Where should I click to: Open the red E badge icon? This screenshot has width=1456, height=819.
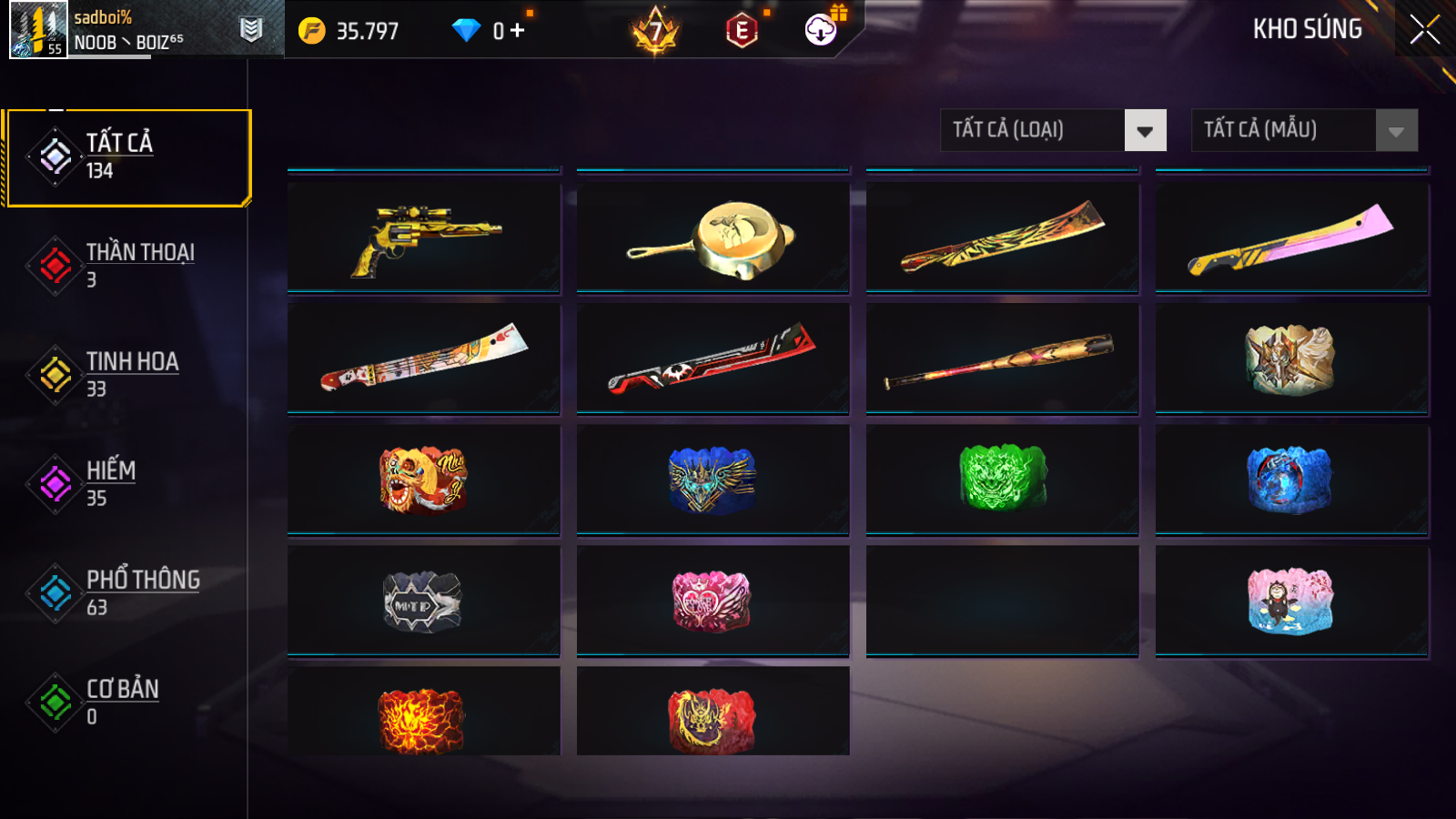(x=743, y=31)
